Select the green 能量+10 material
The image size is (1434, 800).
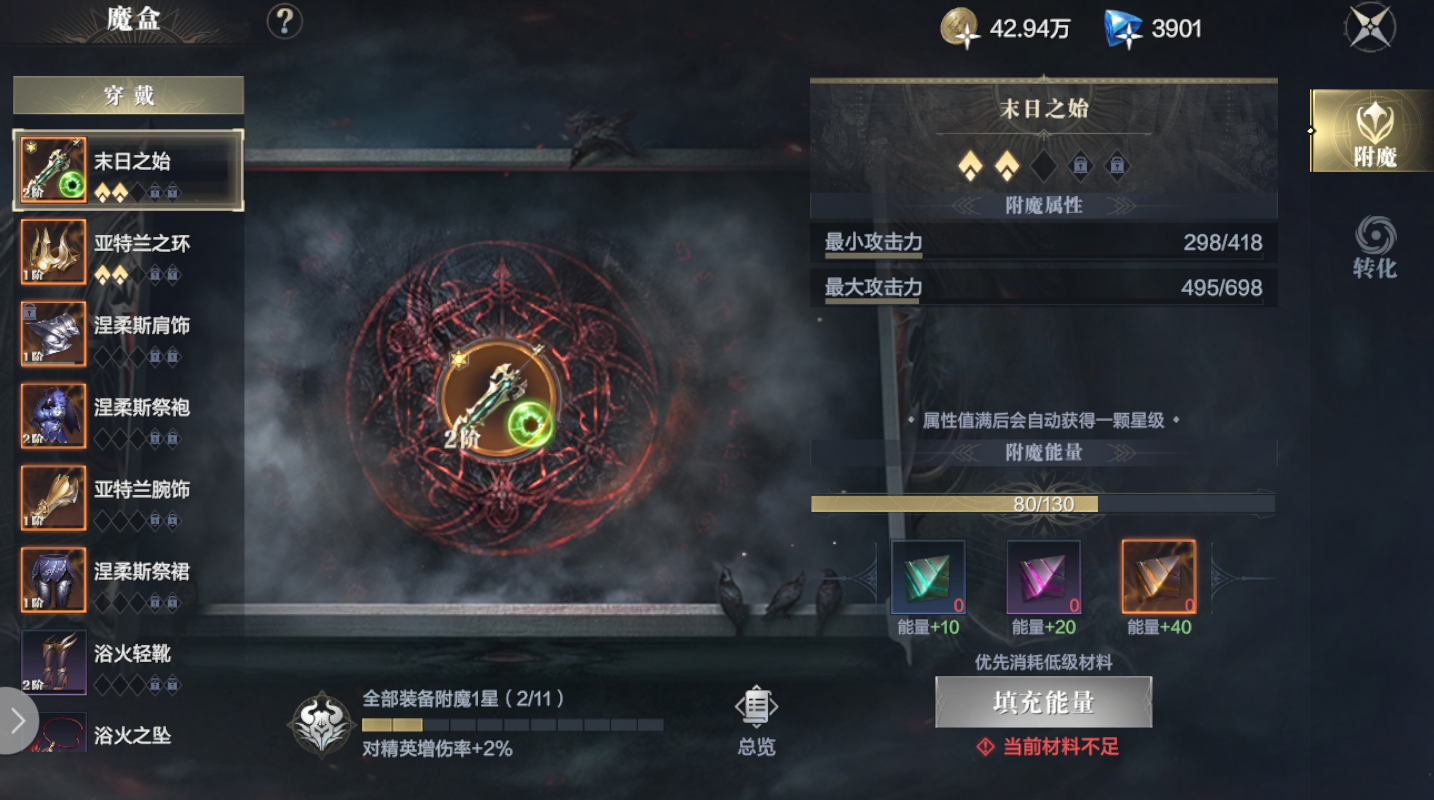tap(926, 578)
